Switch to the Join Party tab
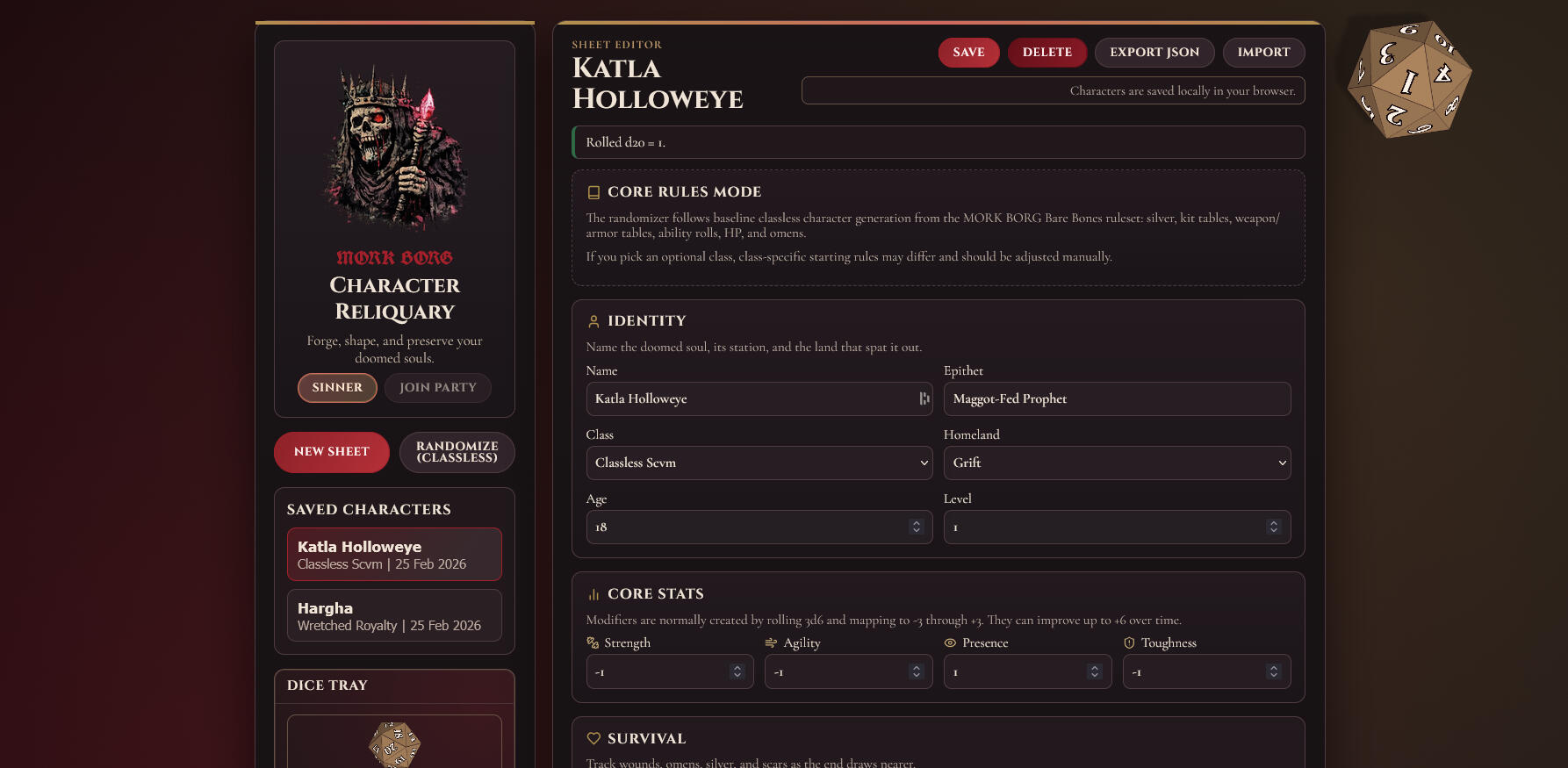Image resolution: width=1568 pixels, height=768 pixels. (x=437, y=387)
